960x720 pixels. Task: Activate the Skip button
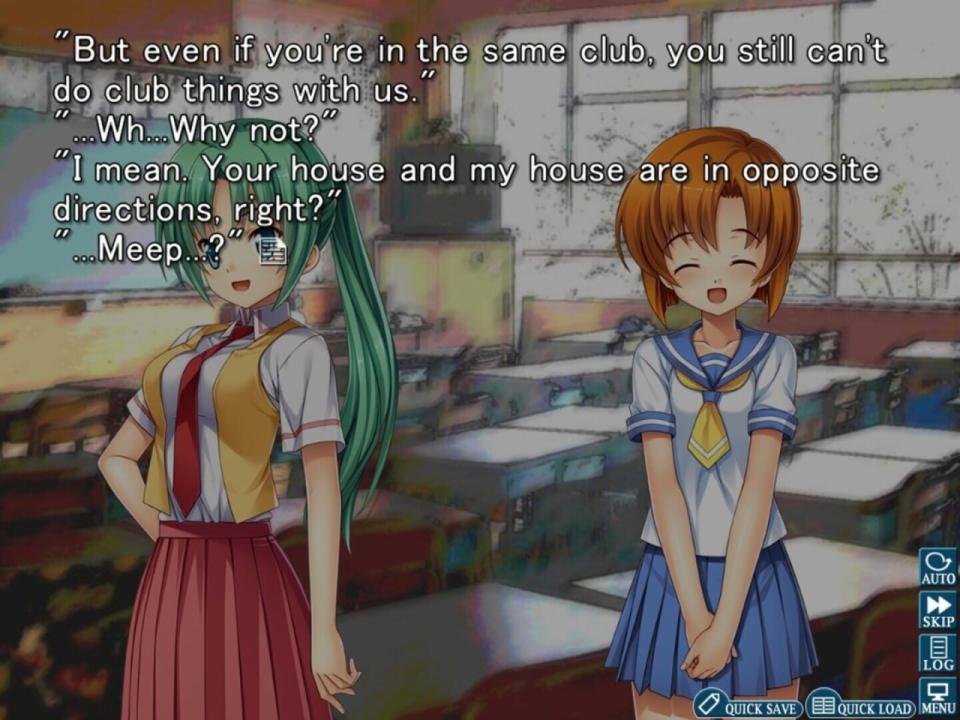click(938, 611)
